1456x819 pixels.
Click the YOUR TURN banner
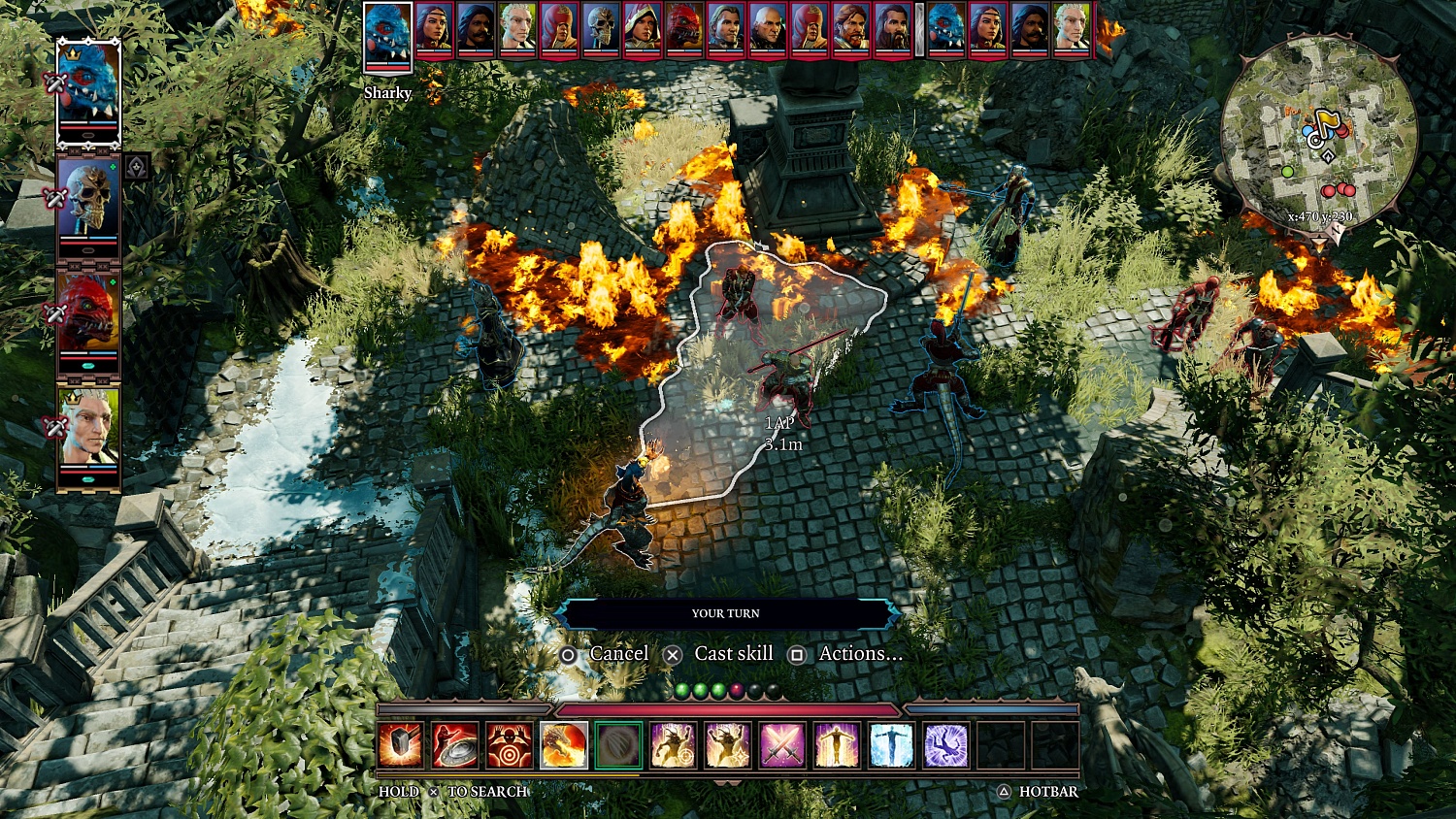pos(726,613)
